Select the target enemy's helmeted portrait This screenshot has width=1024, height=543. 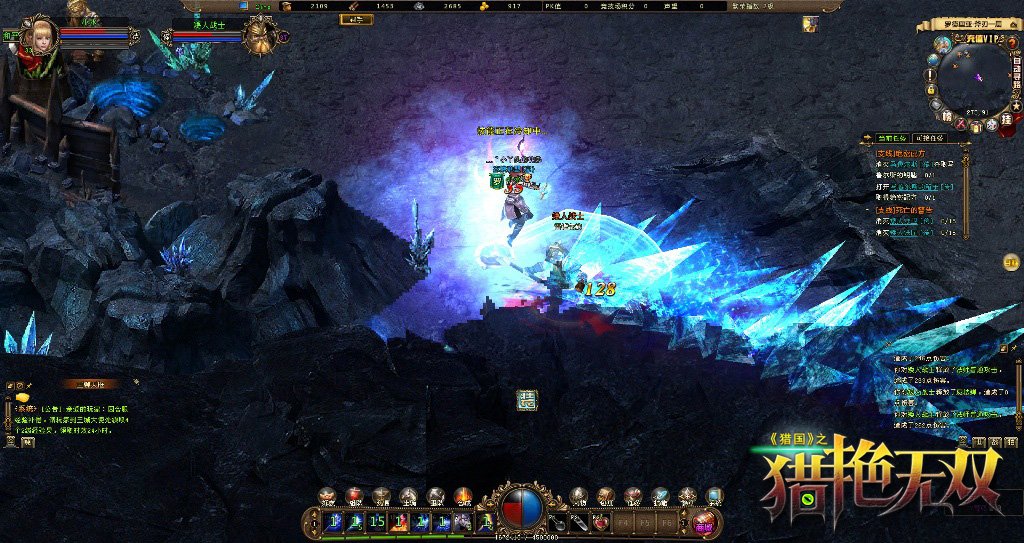pos(261,37)
